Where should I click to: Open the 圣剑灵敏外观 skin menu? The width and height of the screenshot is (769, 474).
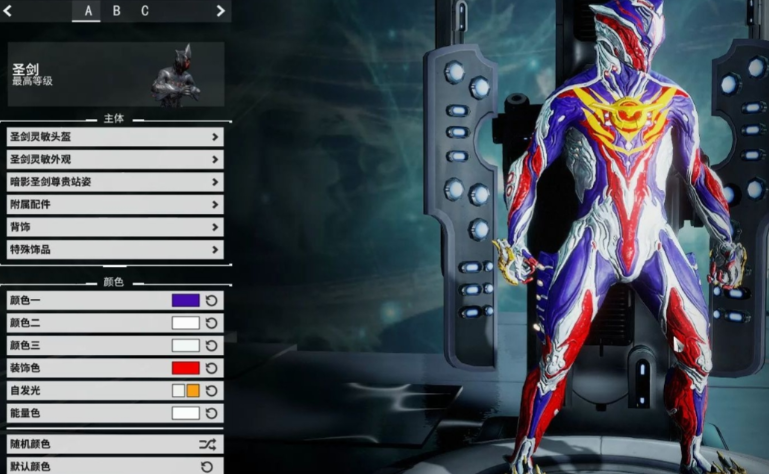(x=114, y=159)
